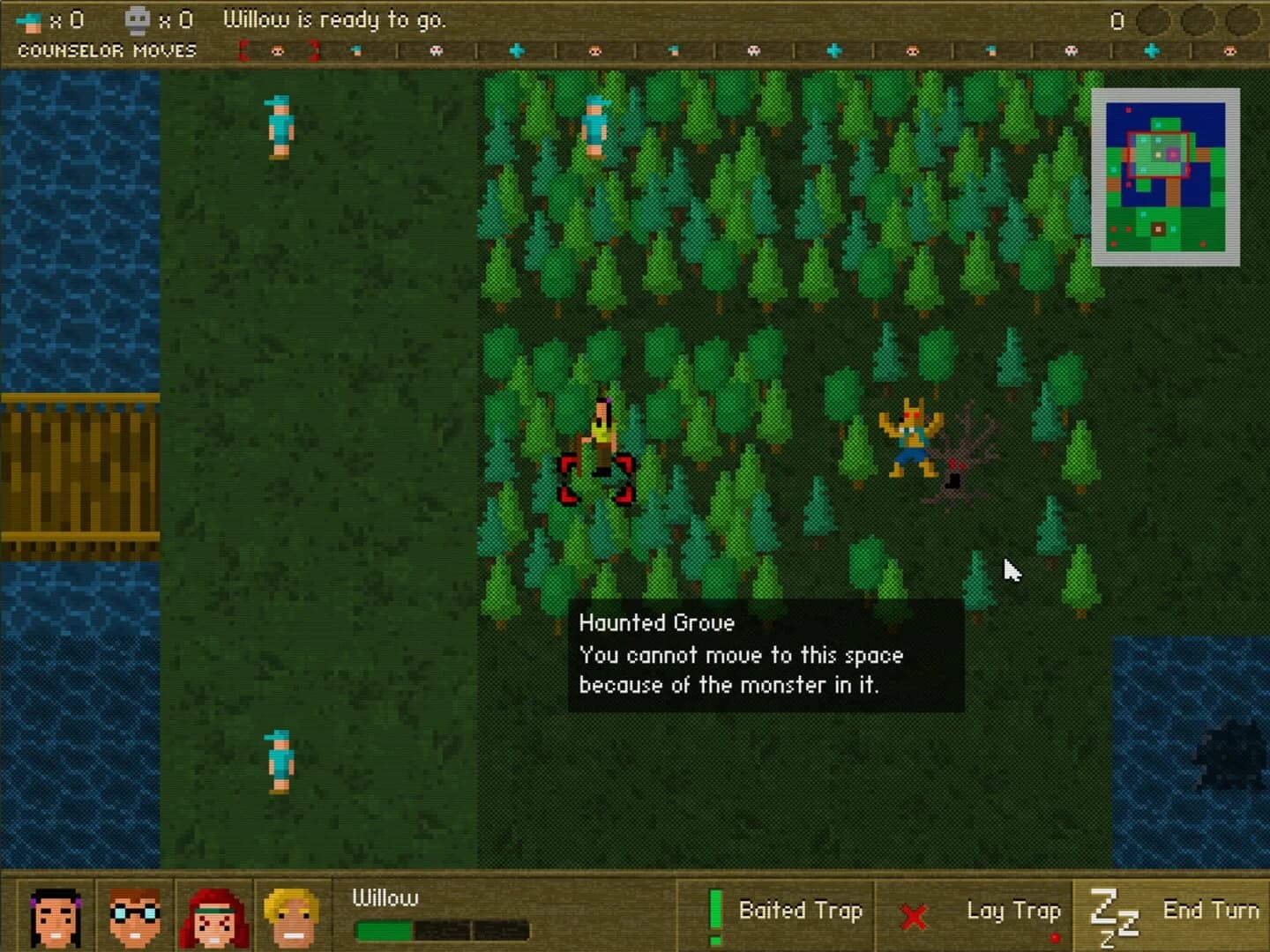Click the bracketed skull marker on Counselor Moves track

click(276, 51)
